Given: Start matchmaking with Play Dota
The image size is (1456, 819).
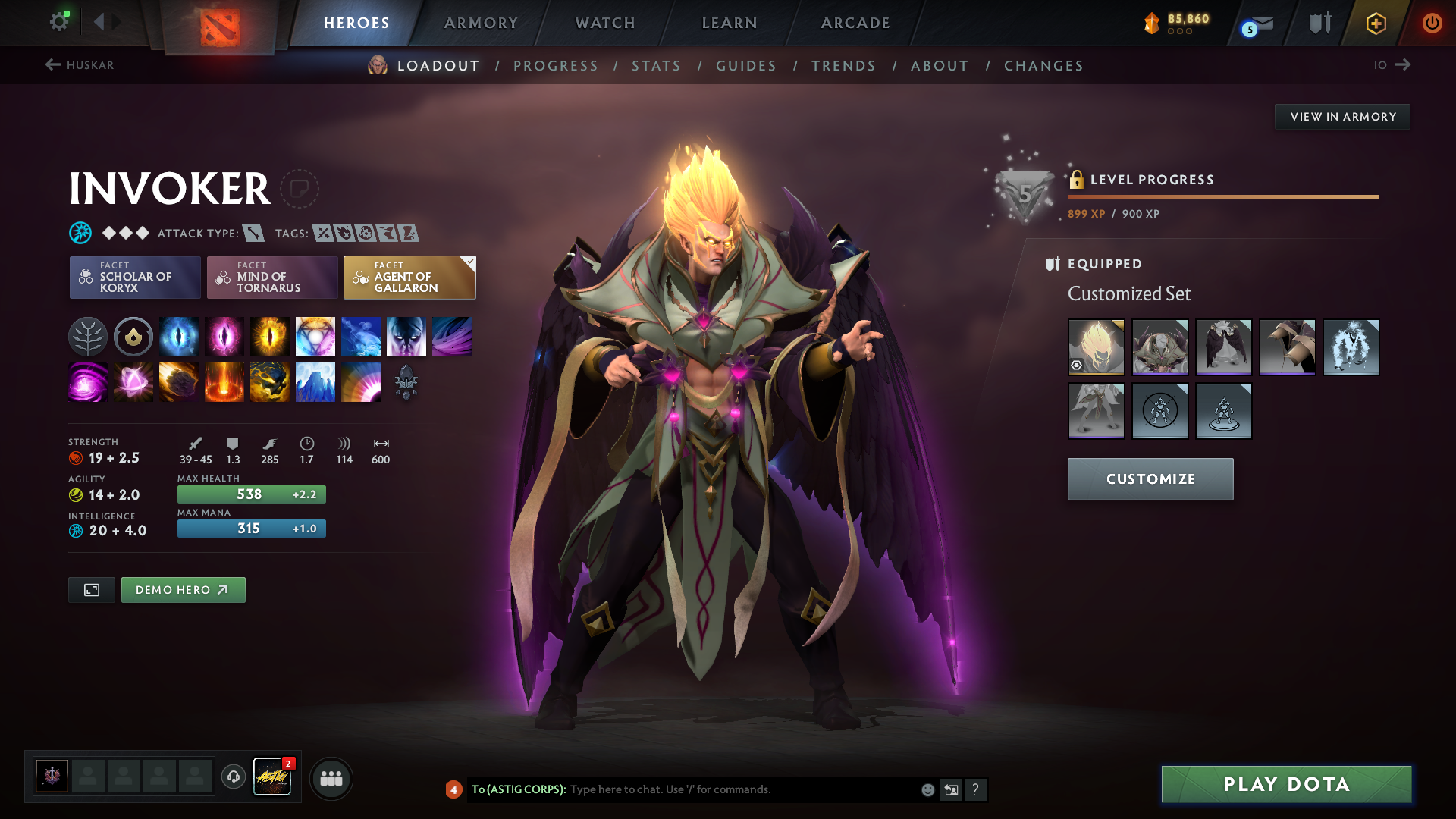Looking at the screenshot, I should 1286,784.
